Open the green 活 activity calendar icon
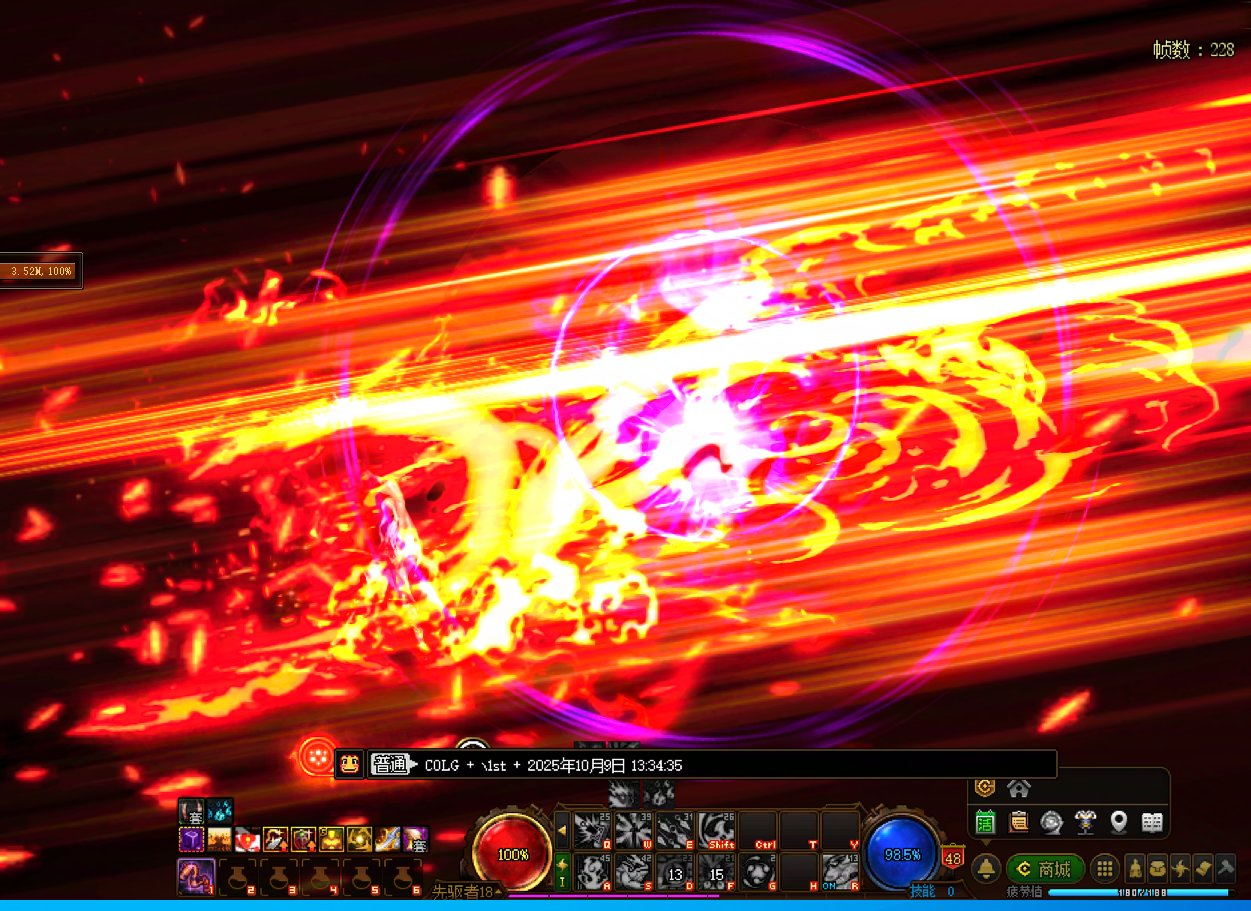Viewport: 1251px width, 911px height. click(x=985, y=823)
